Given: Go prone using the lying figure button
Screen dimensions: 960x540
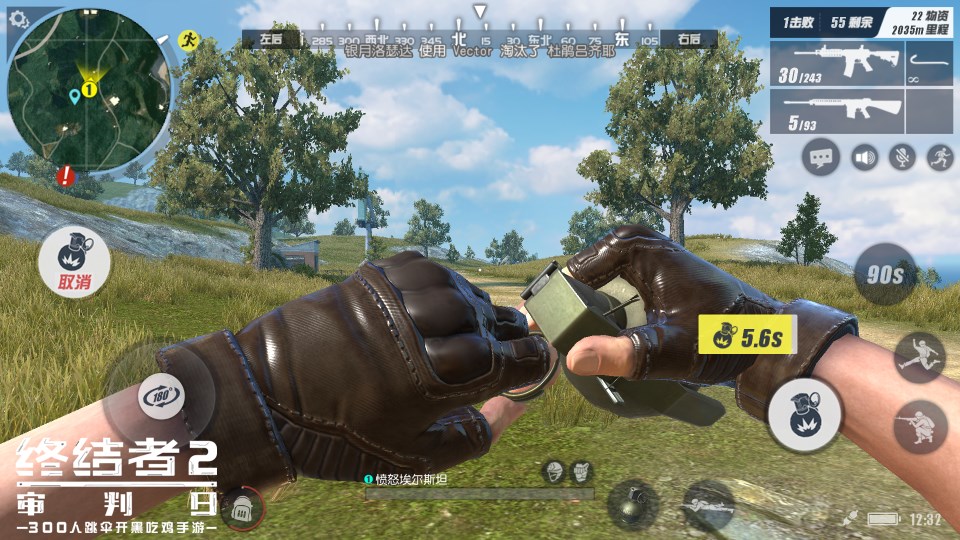Looking at the screenshot, I should tap(708, 503).
